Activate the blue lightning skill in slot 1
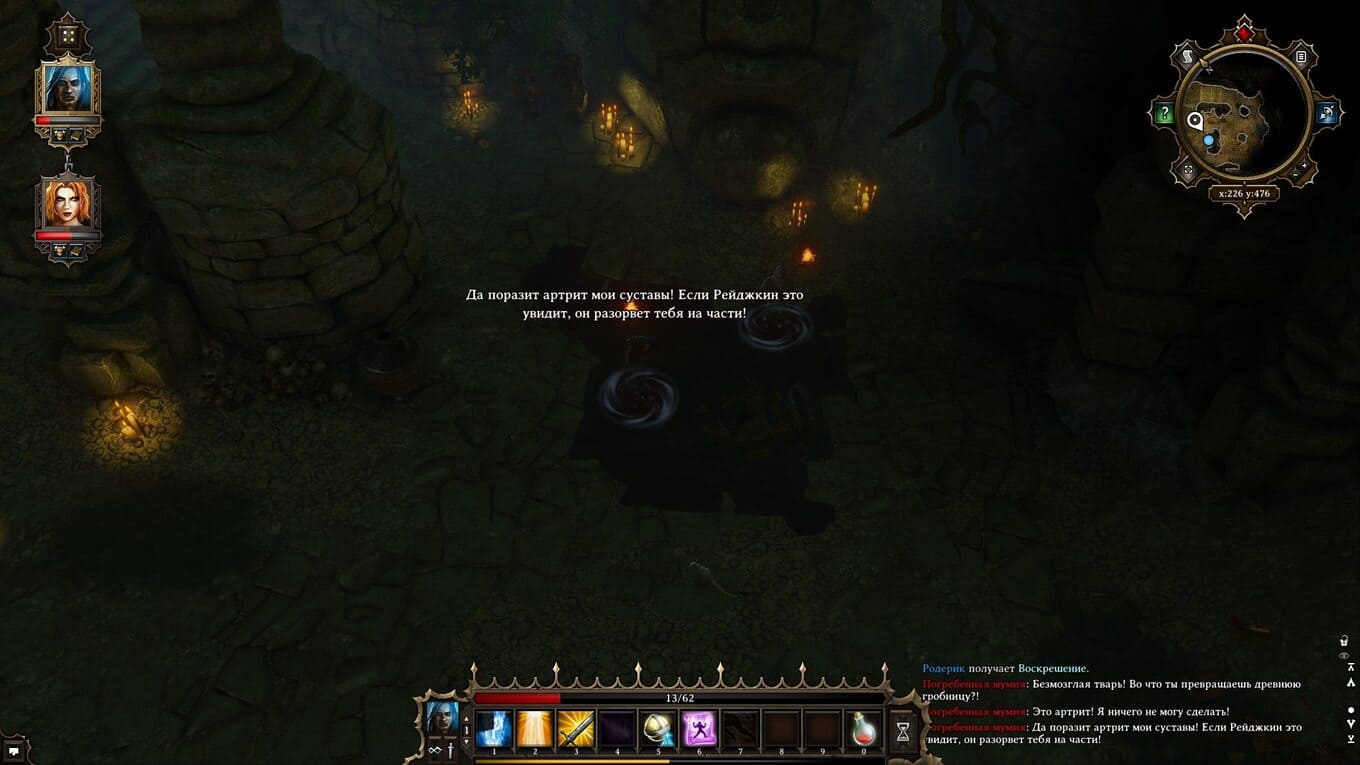The image size is (1360, 765). pyautogui.click(x=493, y=729)
